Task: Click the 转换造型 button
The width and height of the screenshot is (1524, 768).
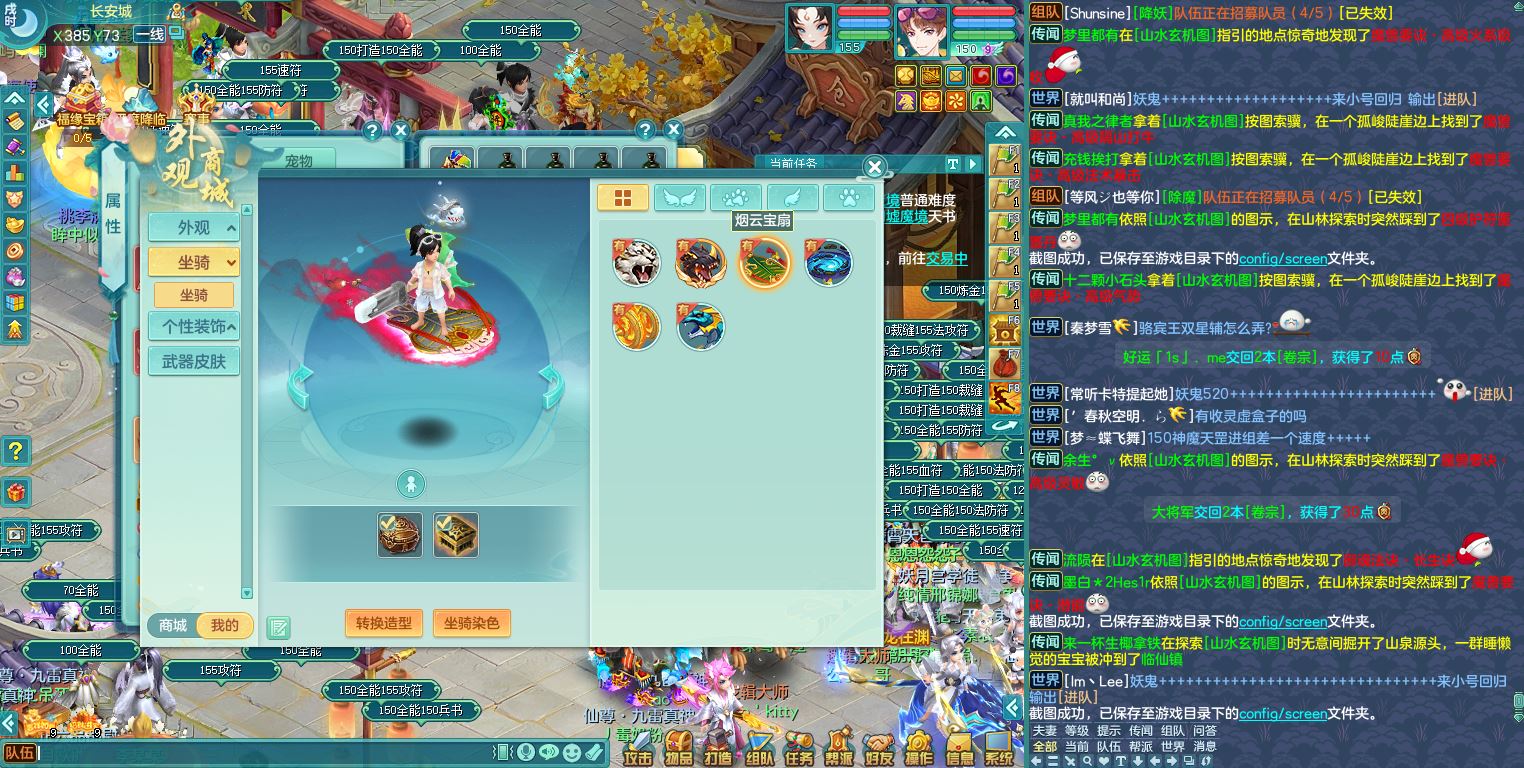Action: click(384, 623)
